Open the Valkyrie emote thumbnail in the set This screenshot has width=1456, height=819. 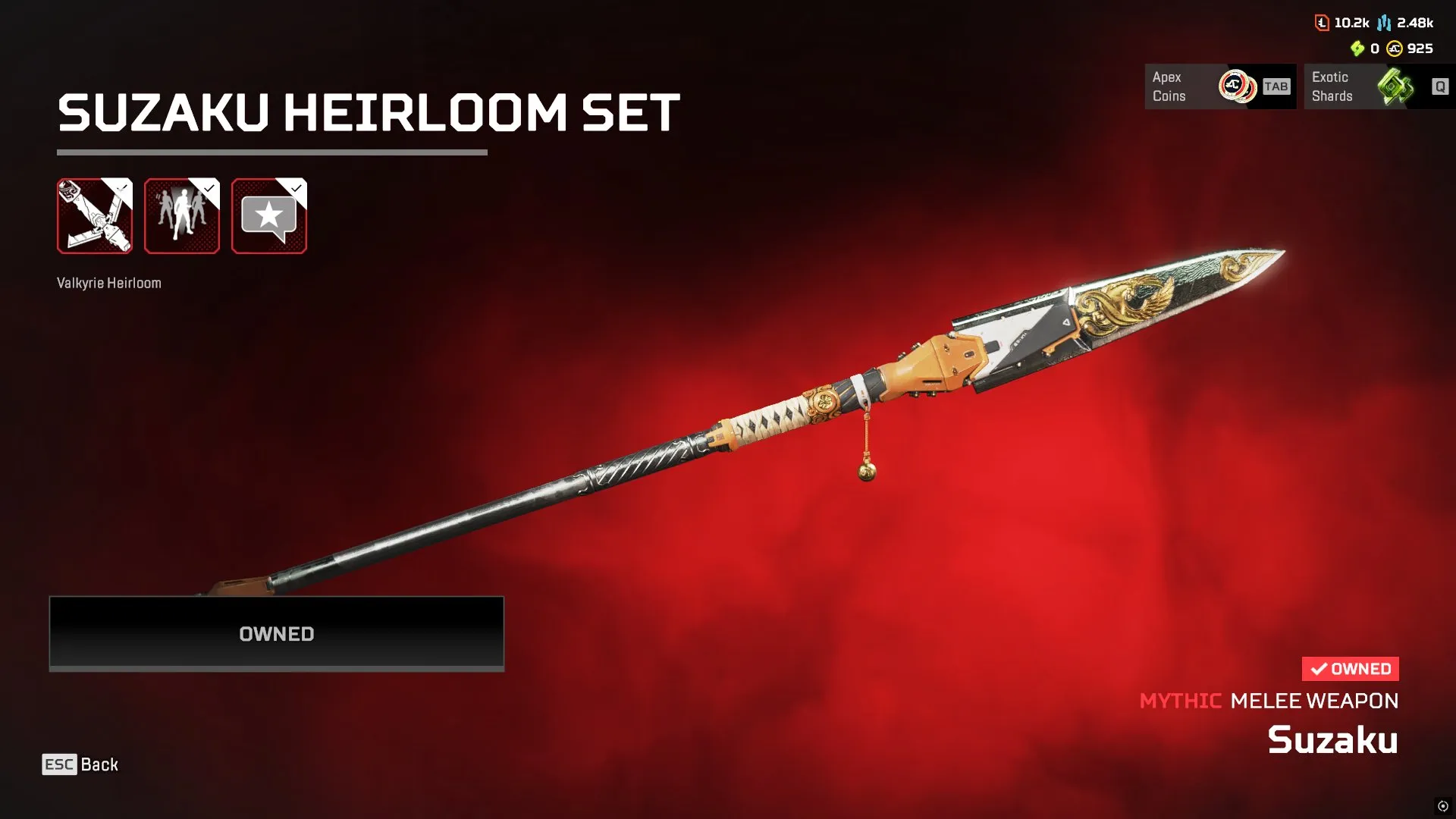[182, 217]
